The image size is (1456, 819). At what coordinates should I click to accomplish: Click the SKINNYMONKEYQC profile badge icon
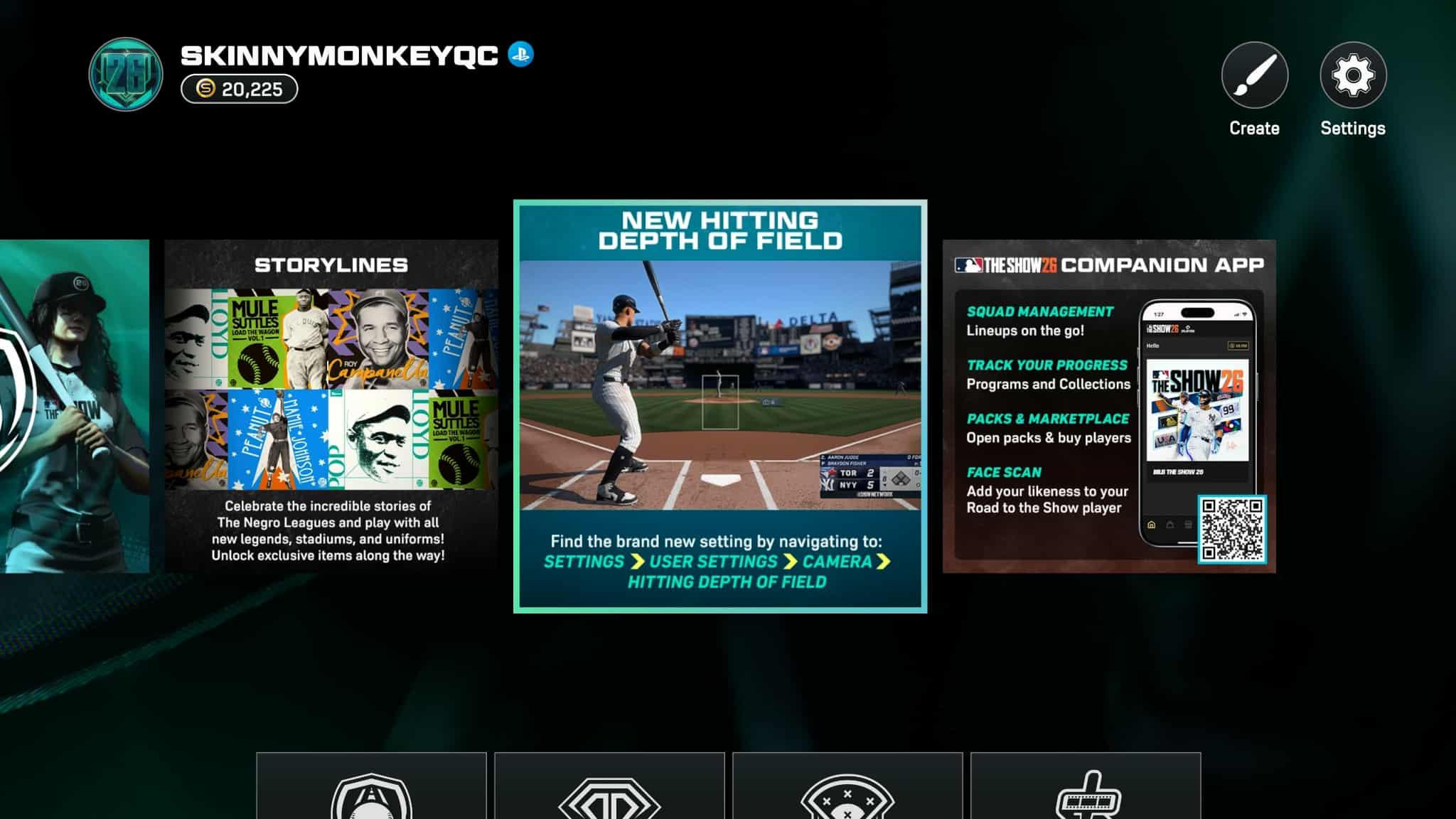(126, 75)
